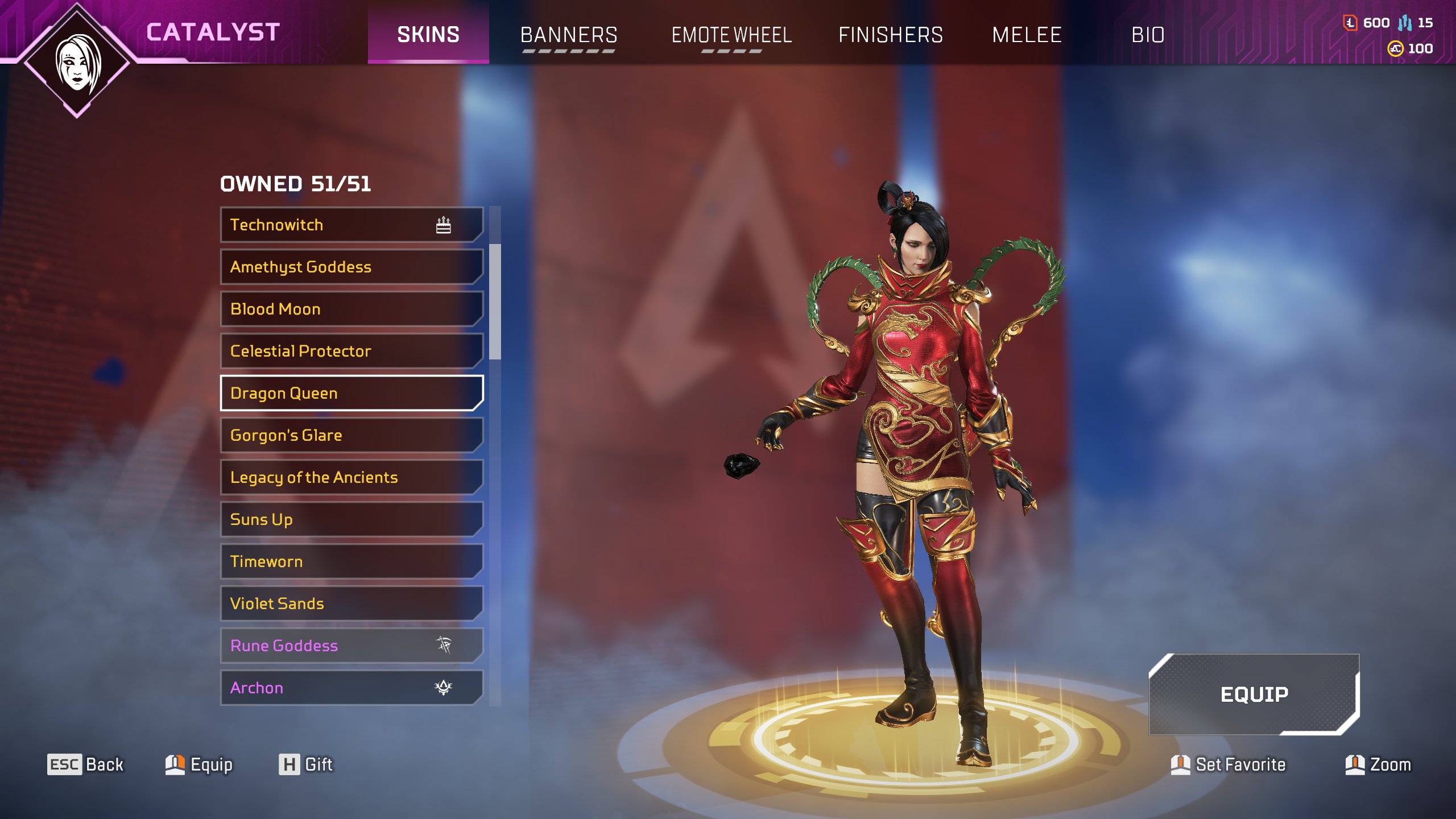
Task: Click the Catalyst legend portrait icon
Action: pos(77,63)
